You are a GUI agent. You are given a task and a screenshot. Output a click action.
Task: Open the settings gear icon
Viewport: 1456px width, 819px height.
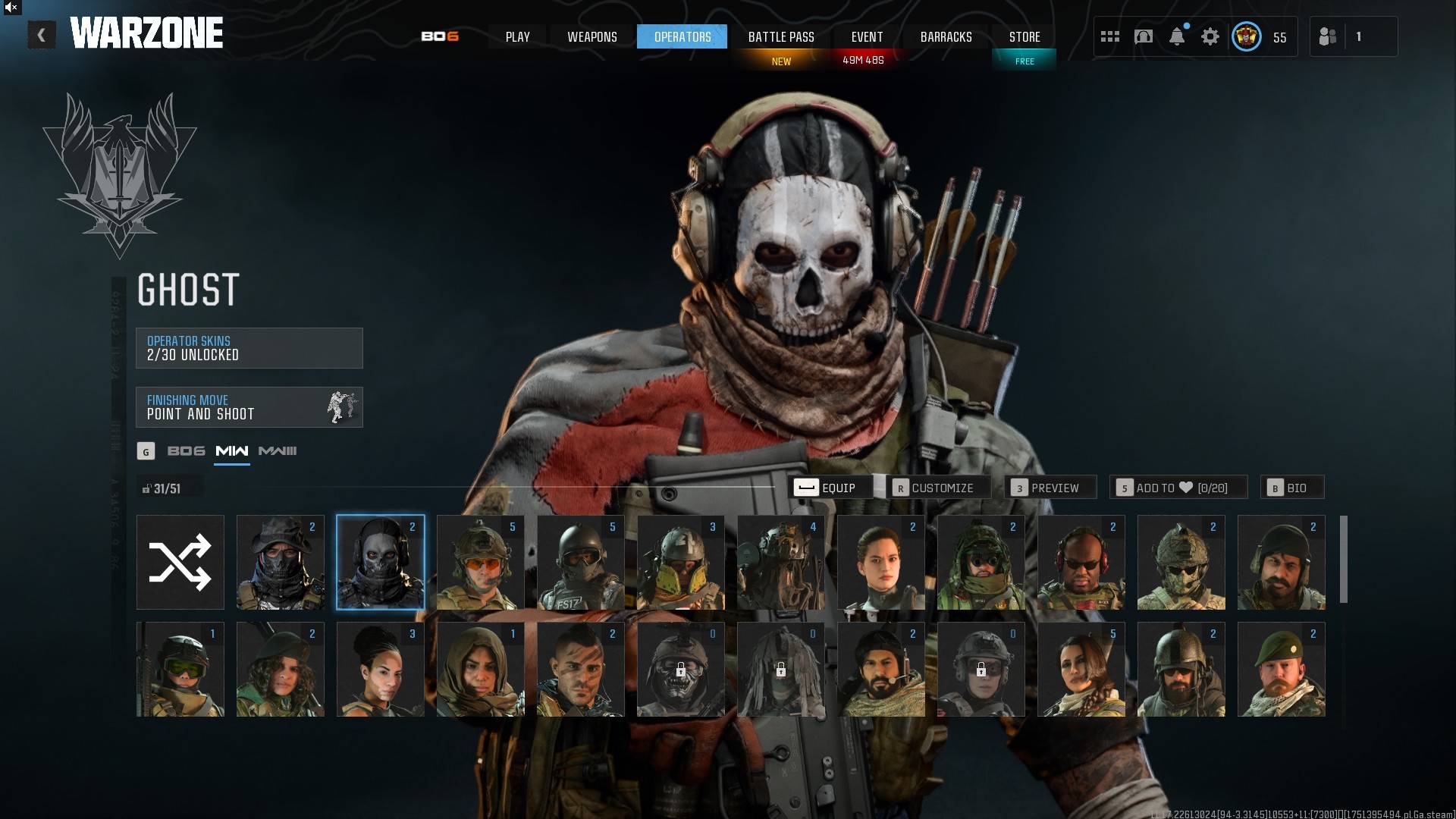pos(1210,37)
